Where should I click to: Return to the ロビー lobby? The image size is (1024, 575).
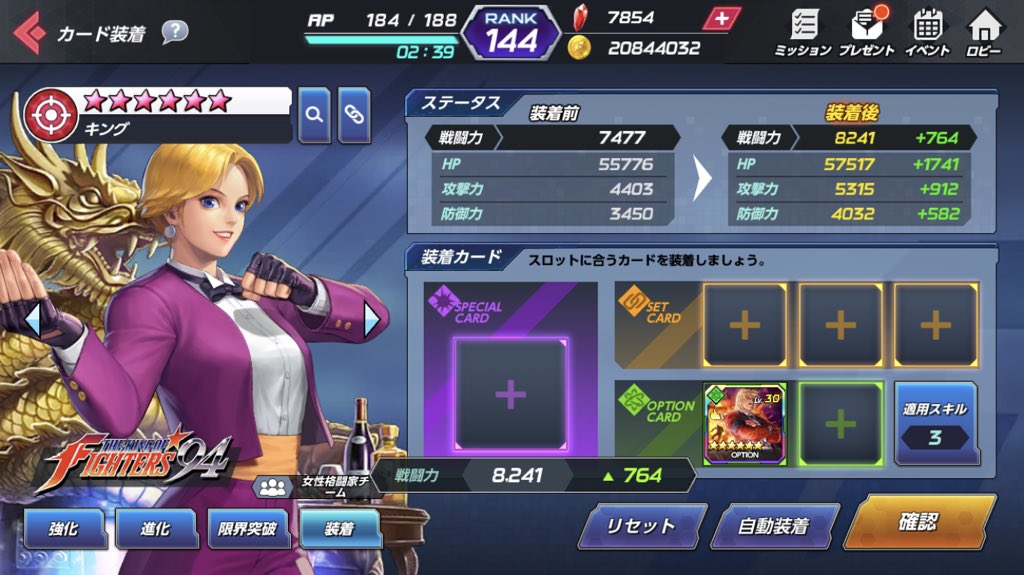coord(985,32)
